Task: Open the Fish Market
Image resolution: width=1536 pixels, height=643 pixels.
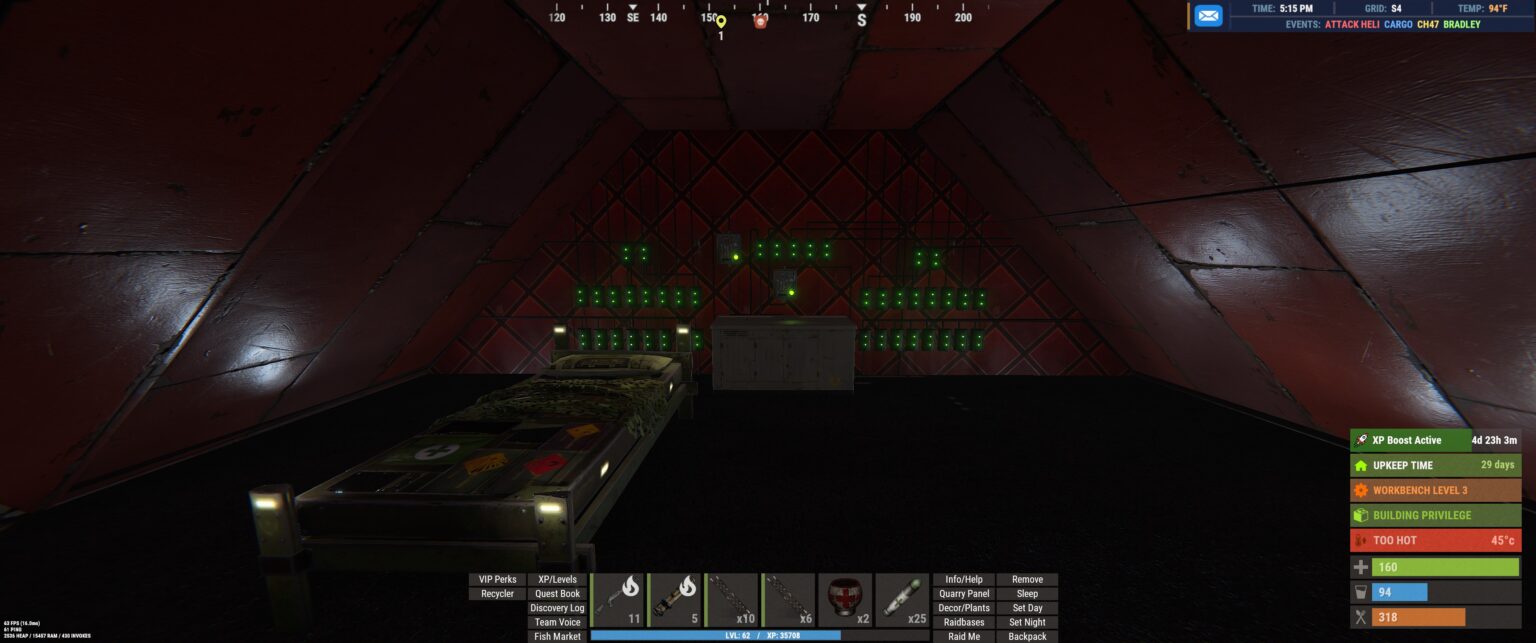Action: pos(557,636)
